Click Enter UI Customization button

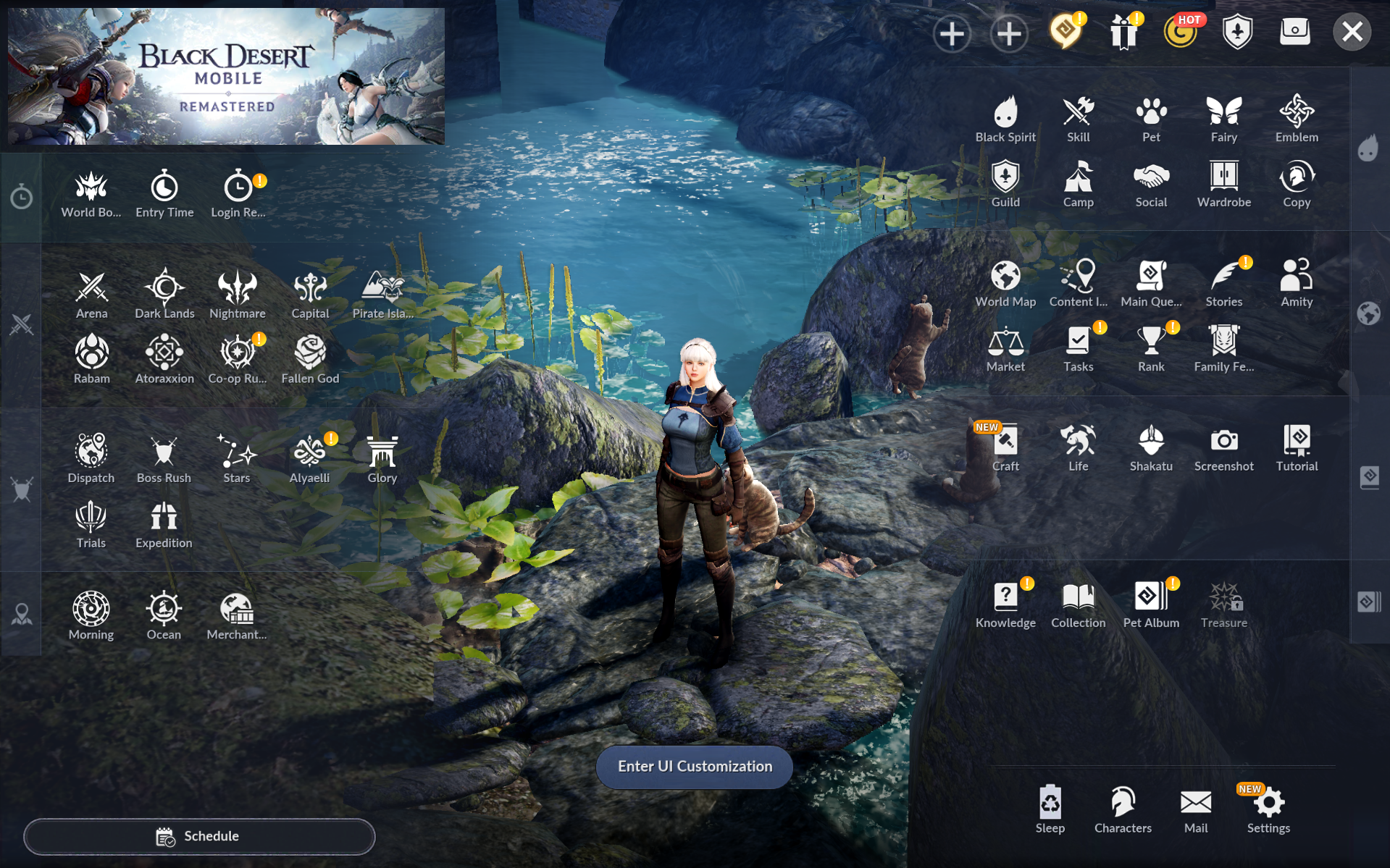(694, 767)
